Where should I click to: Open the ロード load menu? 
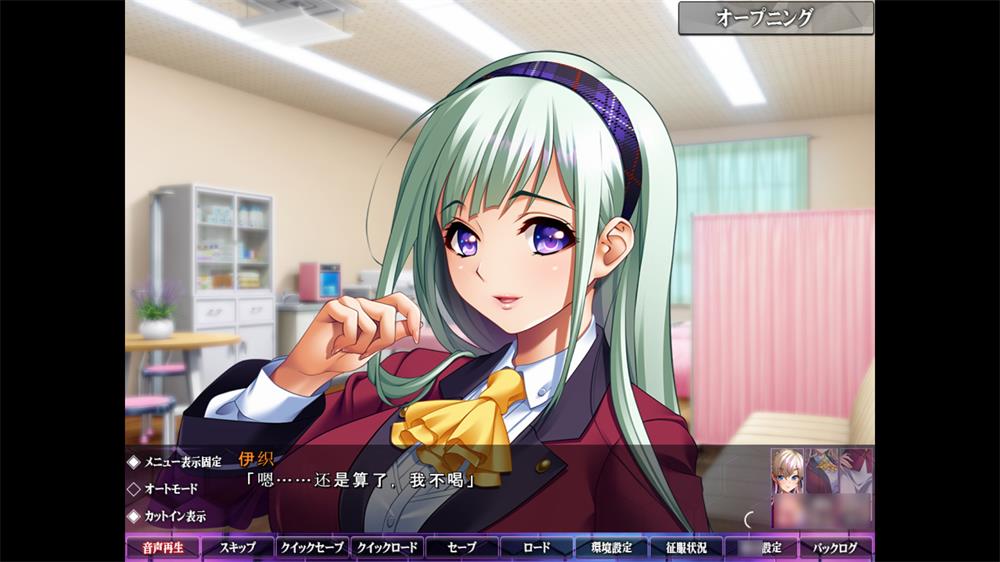537,547
